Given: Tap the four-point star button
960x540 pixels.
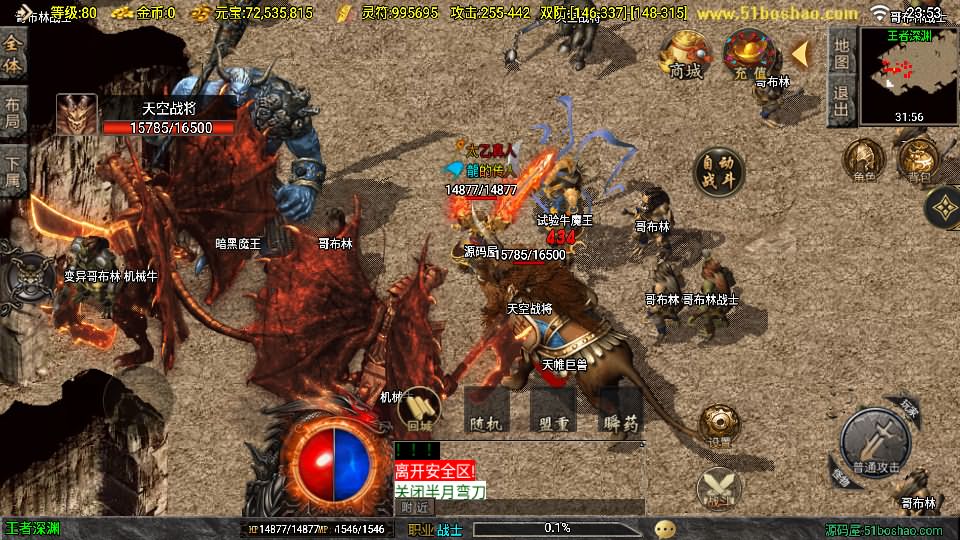Looking at the screenshot, I should pos(942,208).
